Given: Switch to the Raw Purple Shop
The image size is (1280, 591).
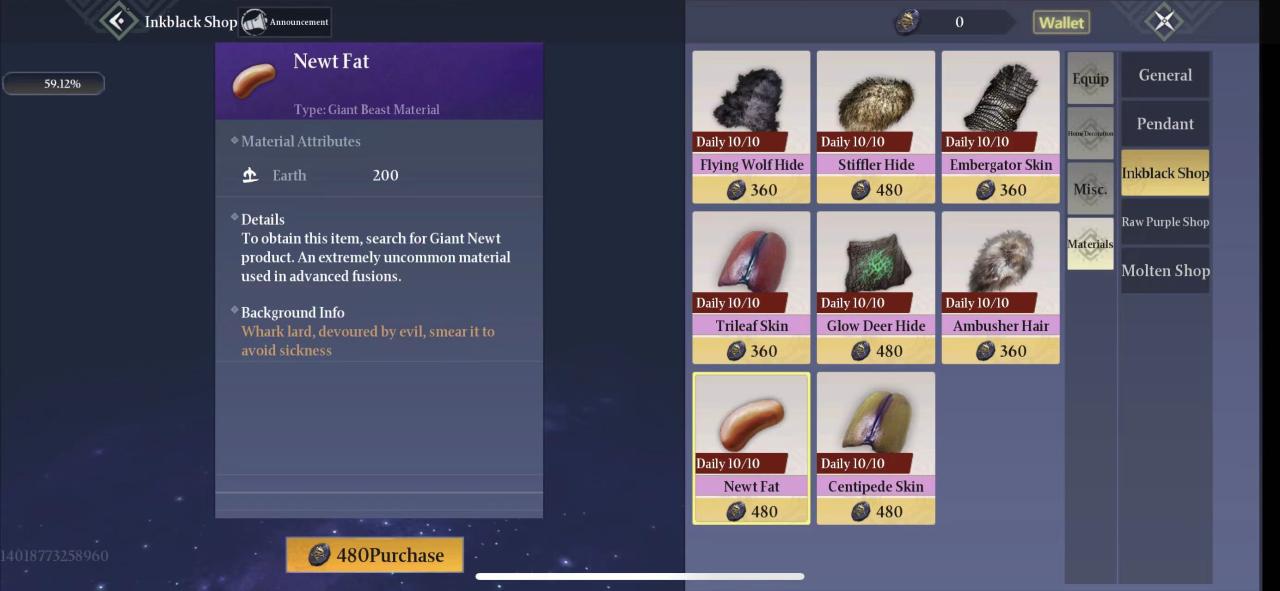Looking at the screenshot, I should [x=1165, y=222].
